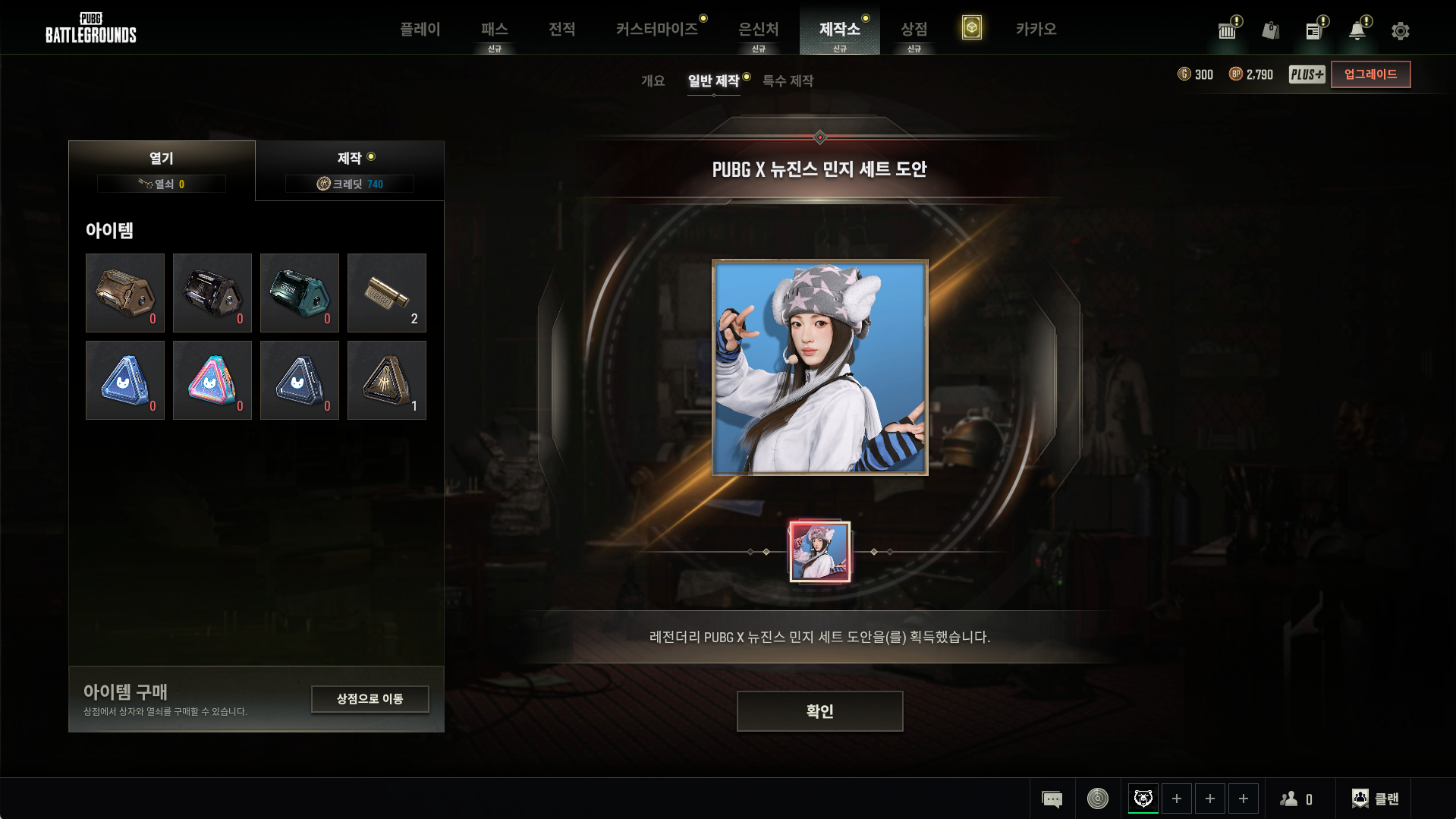Open settings with the gear icon
Viewport: 1456px width, 819px height.
pos(1400,31)
